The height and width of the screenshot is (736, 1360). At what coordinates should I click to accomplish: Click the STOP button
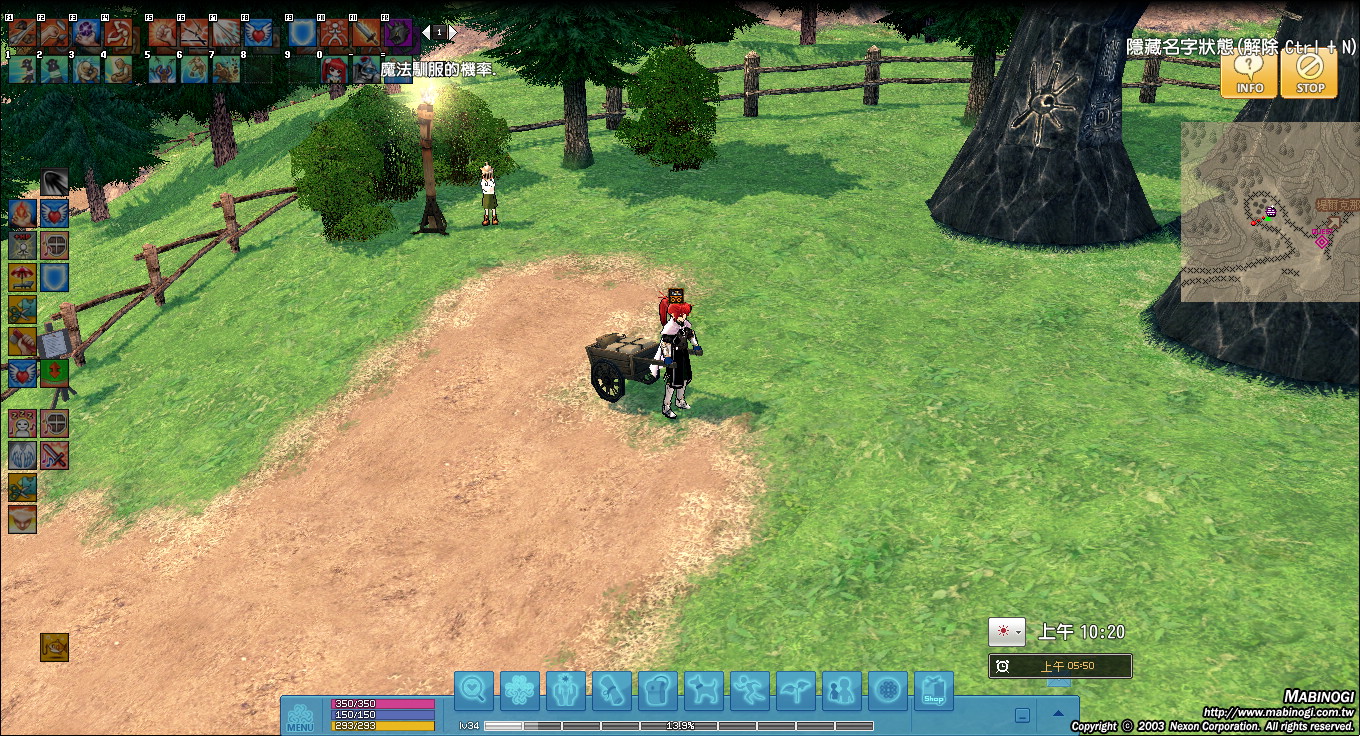click(1309, 74)
